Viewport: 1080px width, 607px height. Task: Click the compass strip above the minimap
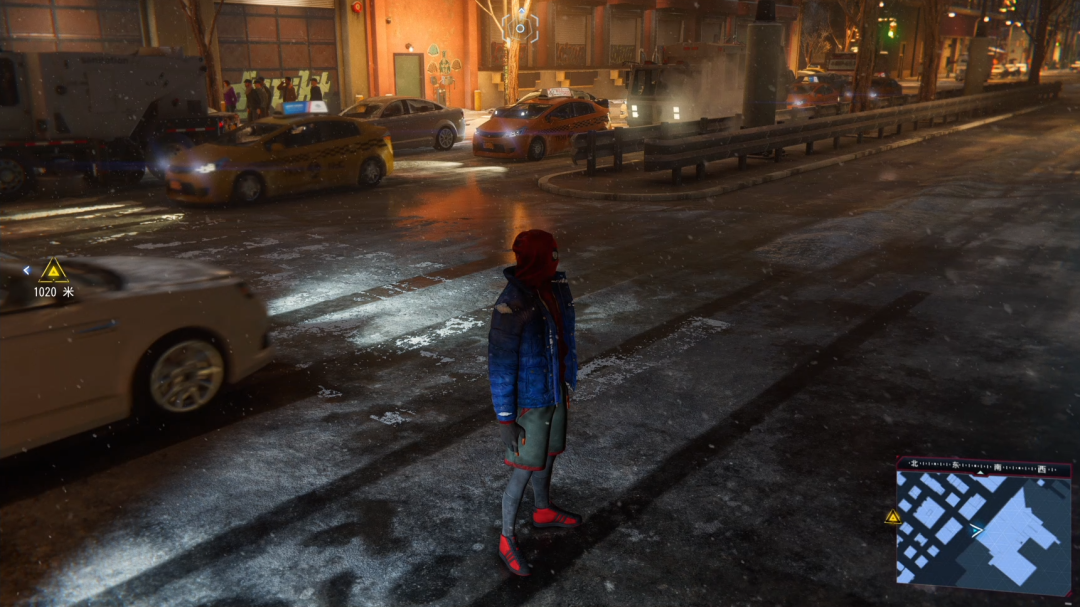click(983, 466)
